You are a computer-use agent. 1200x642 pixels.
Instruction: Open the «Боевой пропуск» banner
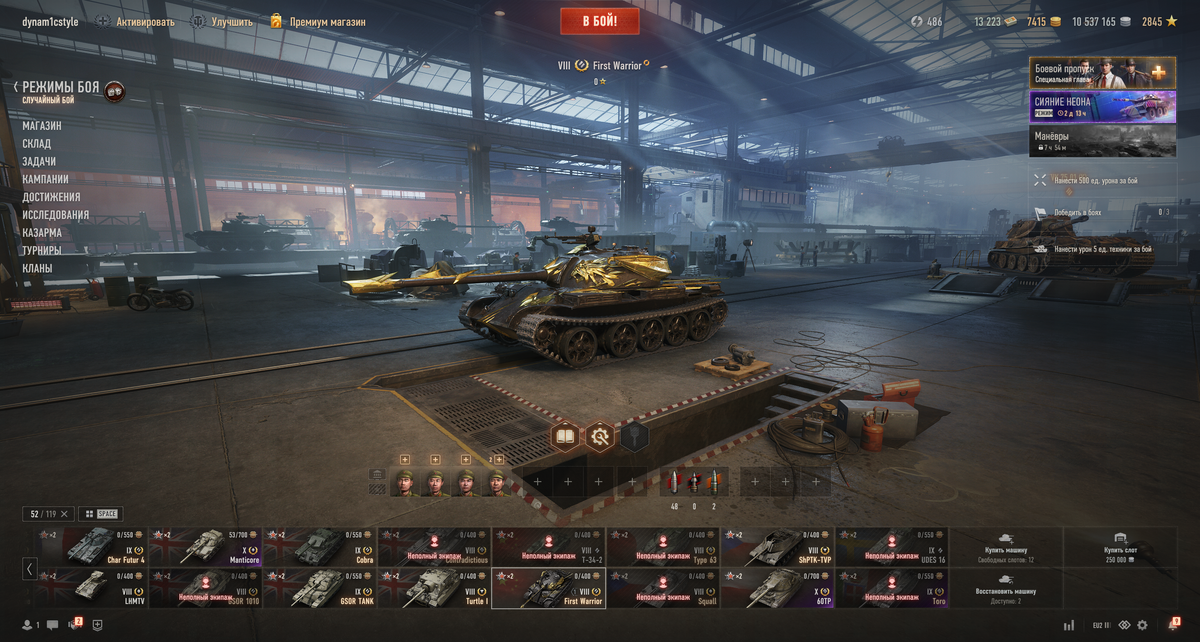1103,73
